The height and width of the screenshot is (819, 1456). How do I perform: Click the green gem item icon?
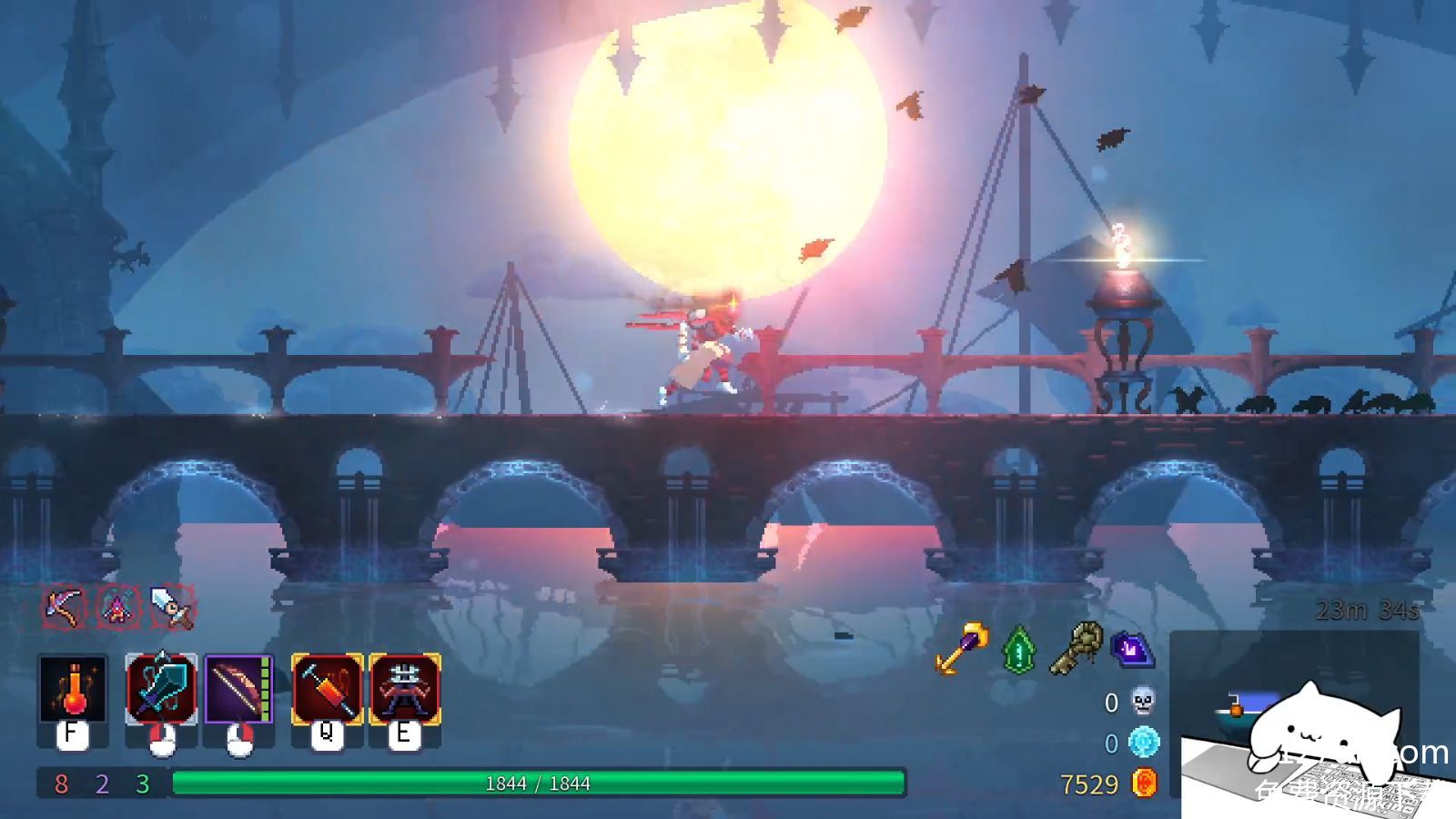point(1019,650)
